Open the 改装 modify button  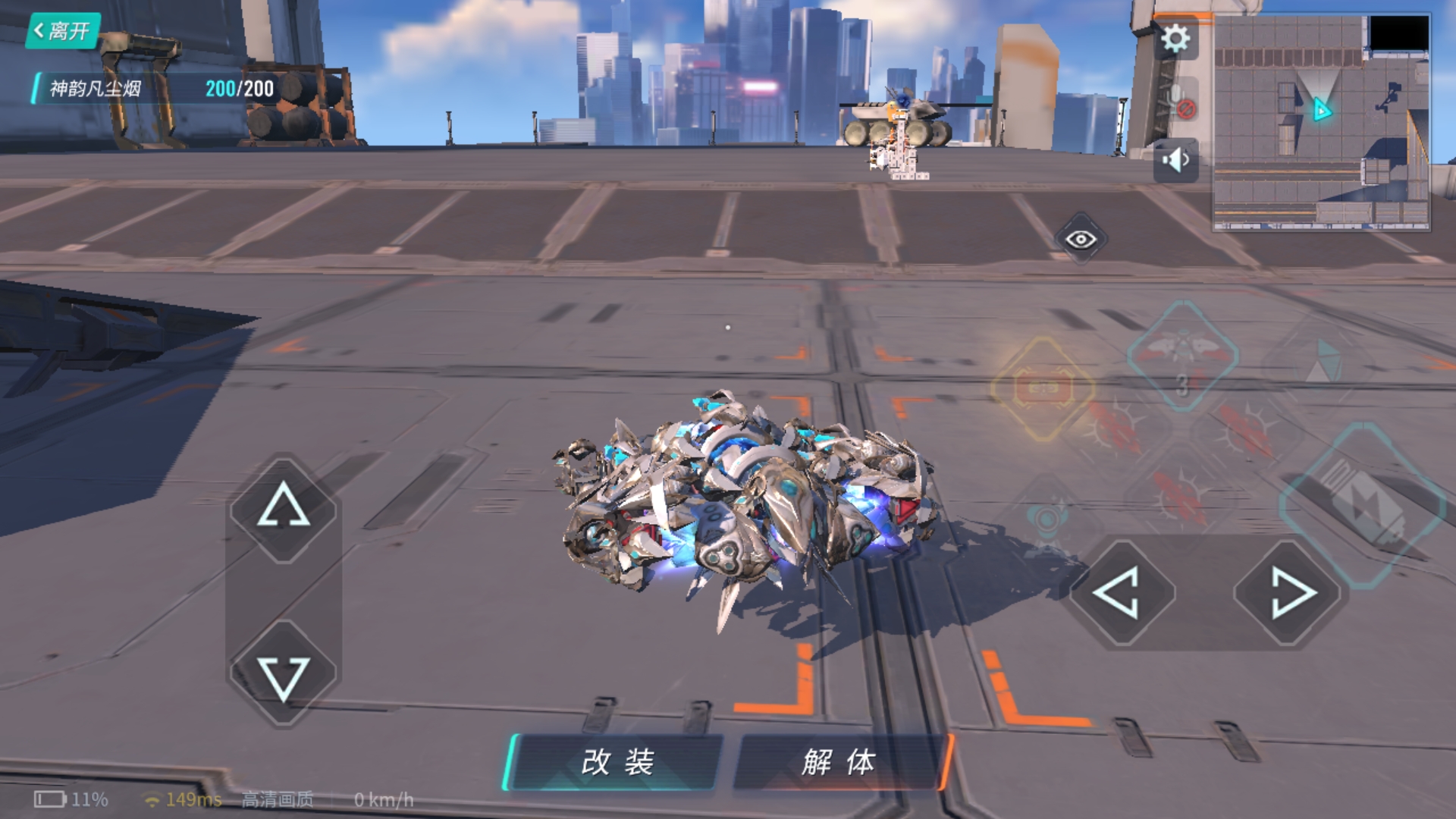pos(616,762)
